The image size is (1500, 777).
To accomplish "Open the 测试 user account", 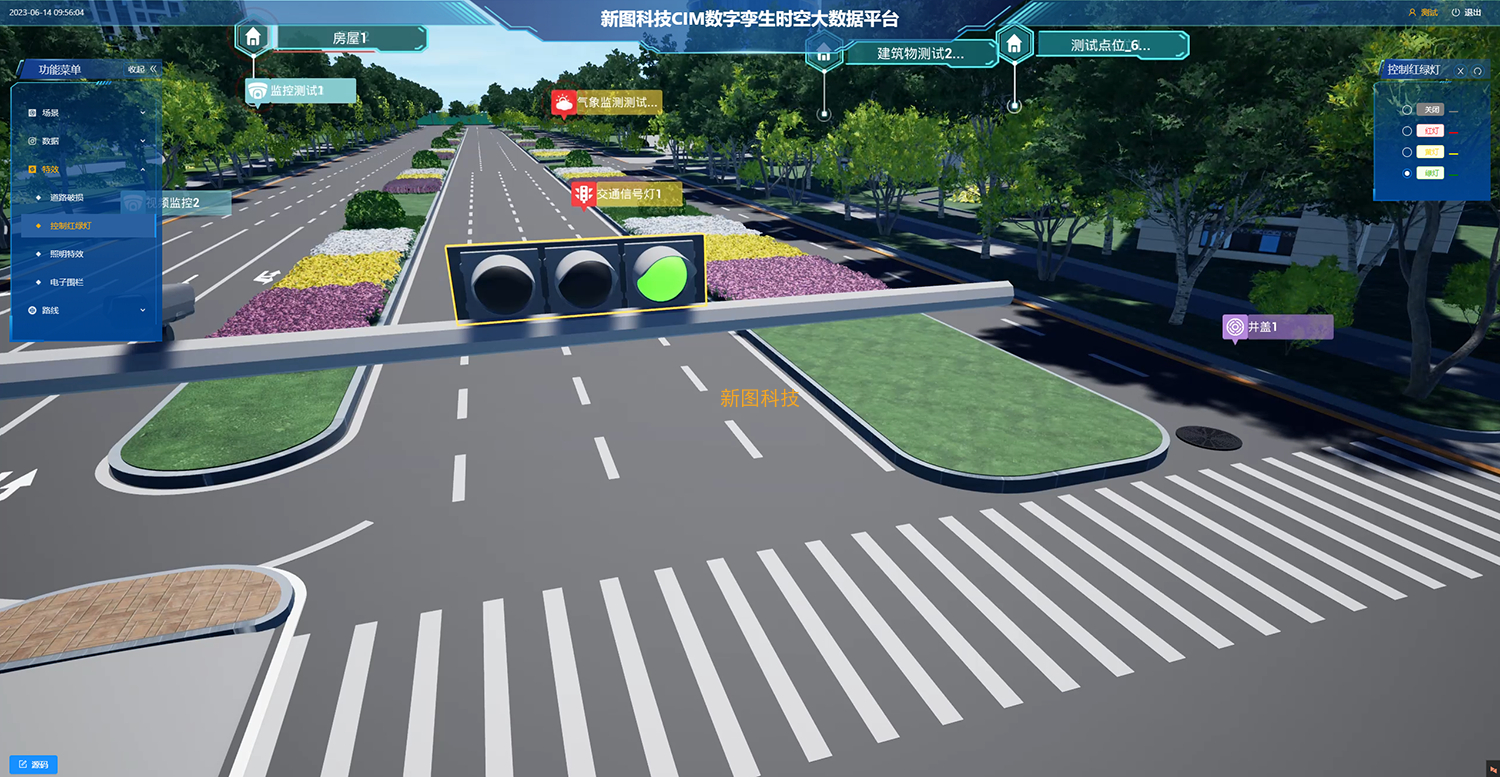I will point(1423,13).
